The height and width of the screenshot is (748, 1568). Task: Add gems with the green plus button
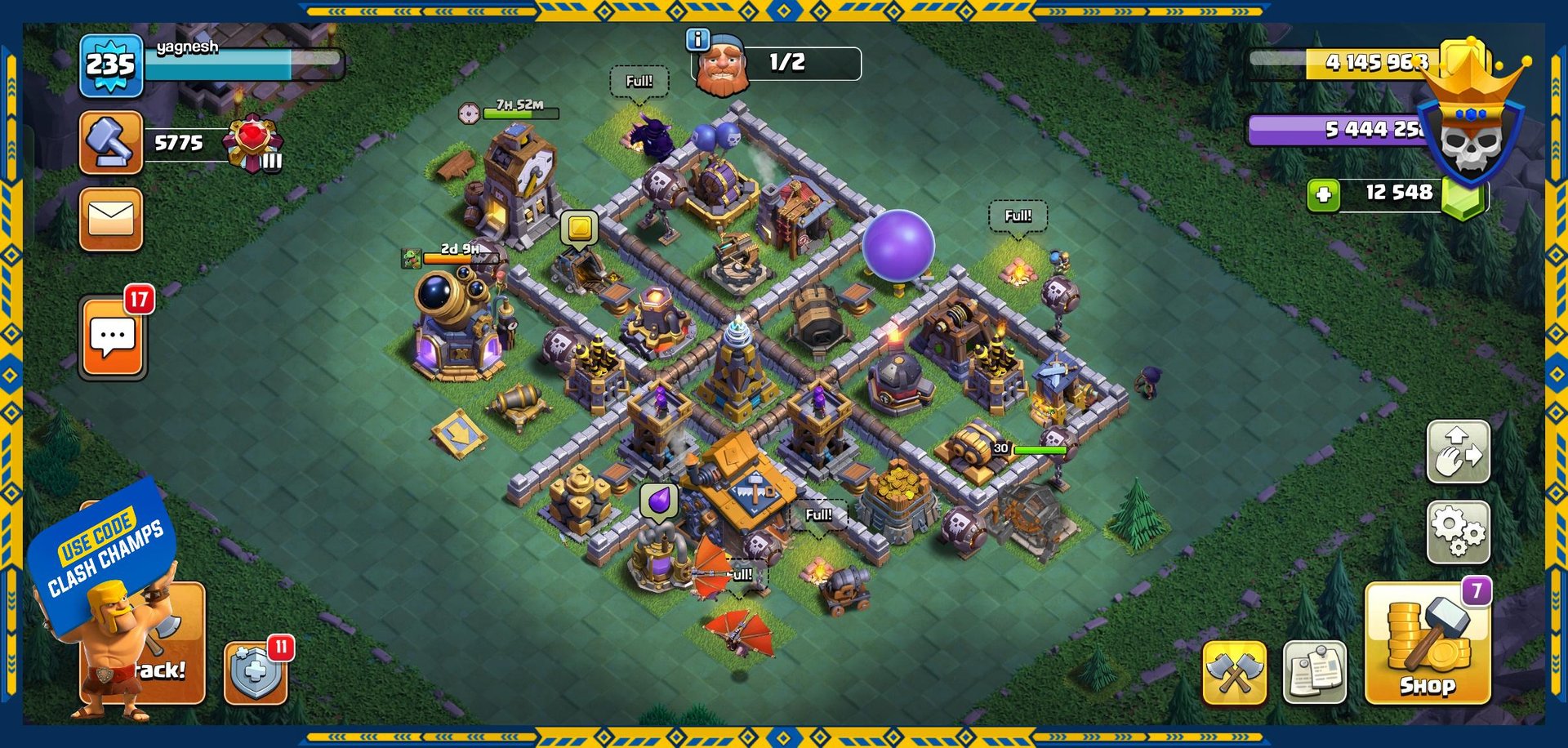(1323, 195)
